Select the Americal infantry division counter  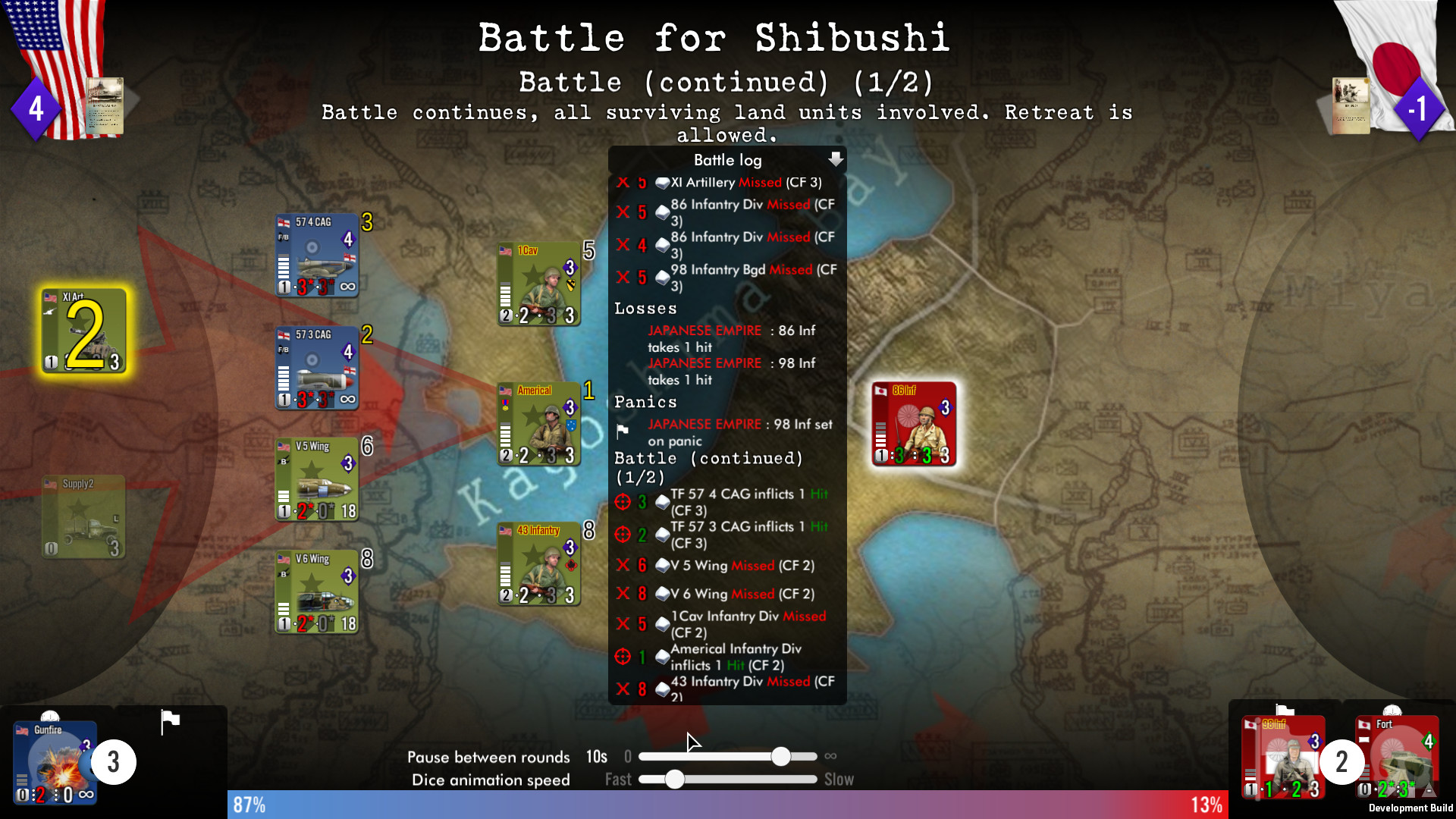(538, 425)
